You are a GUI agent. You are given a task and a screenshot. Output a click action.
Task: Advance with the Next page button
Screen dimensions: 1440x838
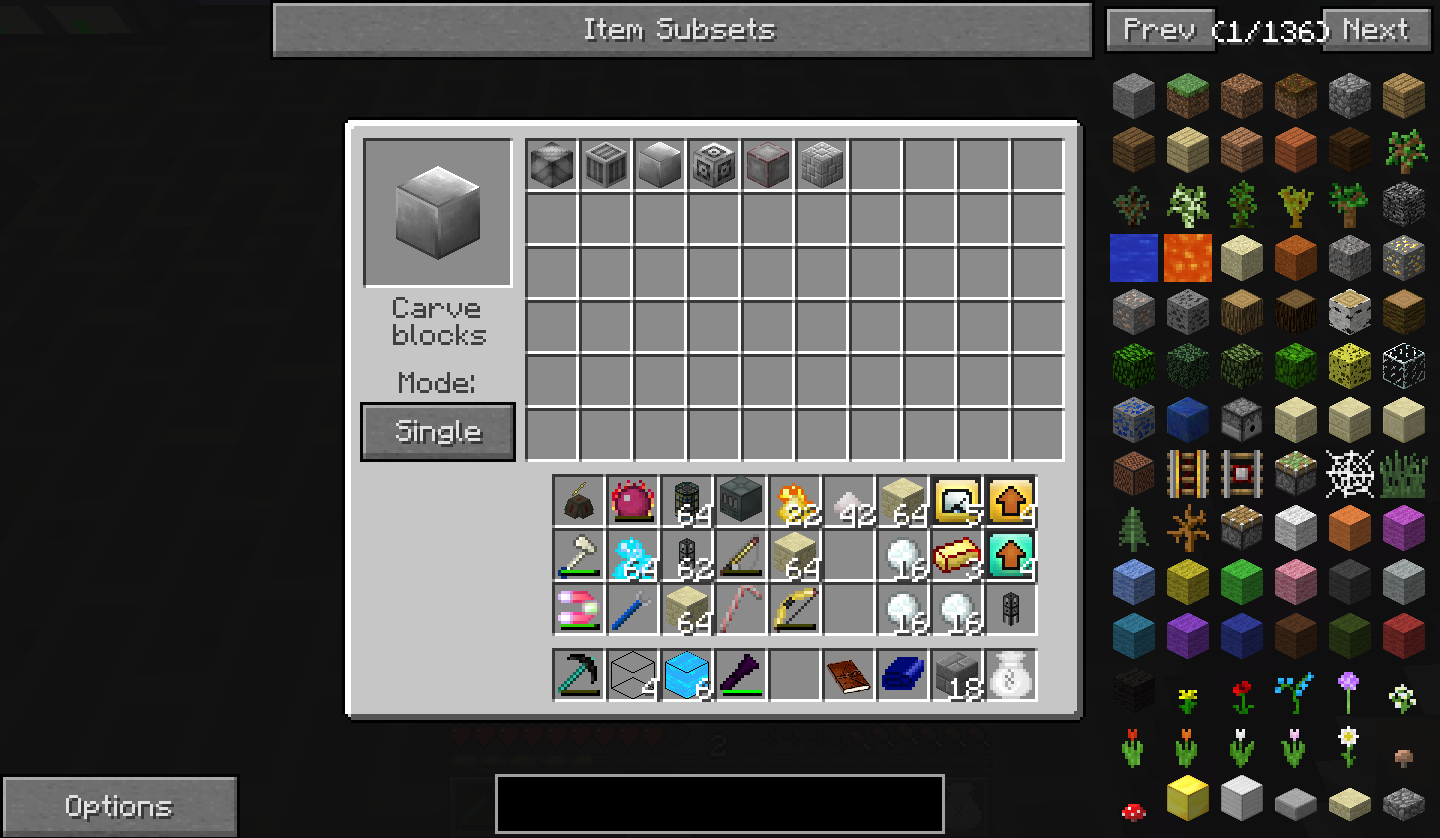point(1378,30)
